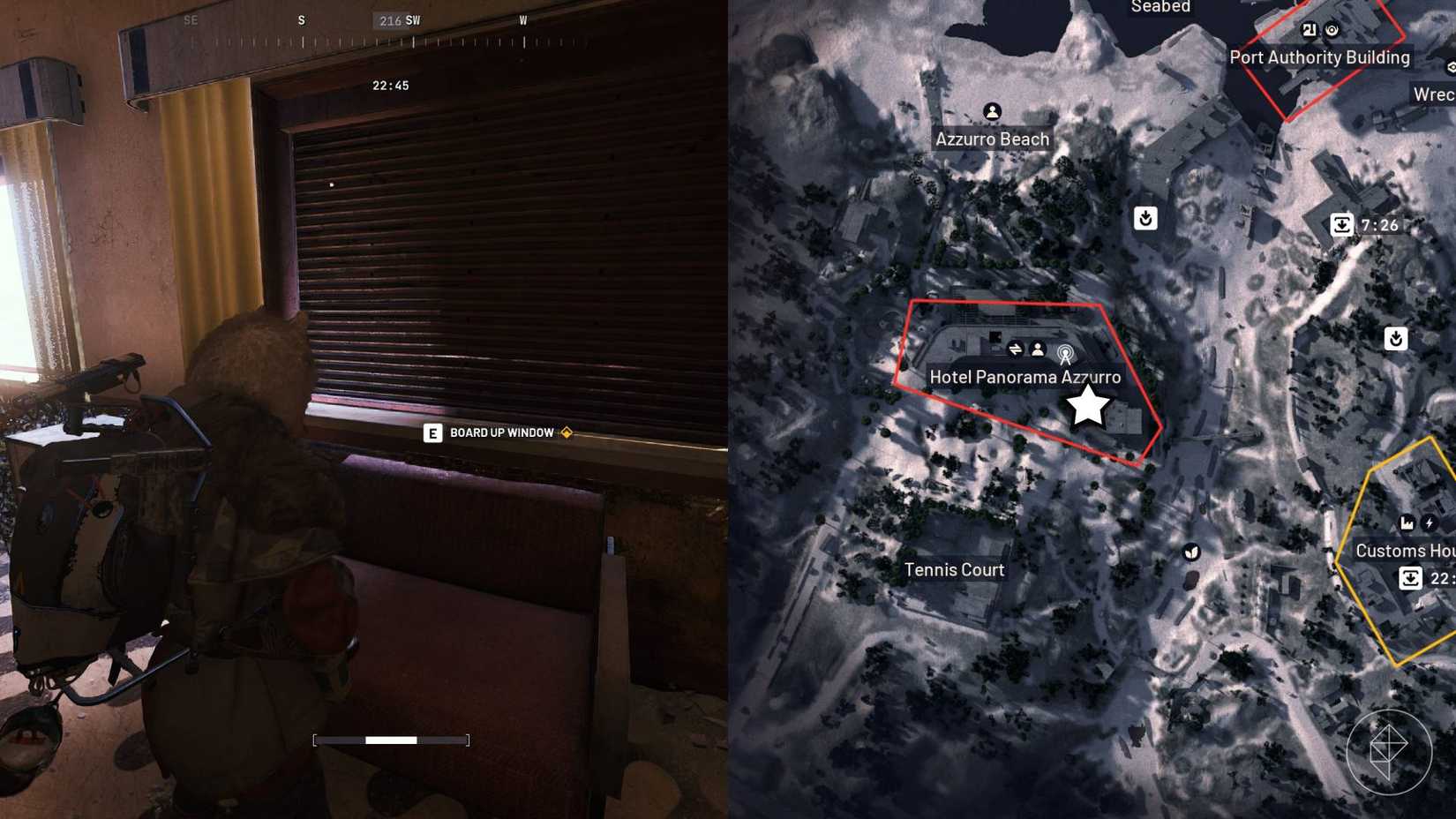Open the timer icon showing 7:26

tap(1342, 226)
